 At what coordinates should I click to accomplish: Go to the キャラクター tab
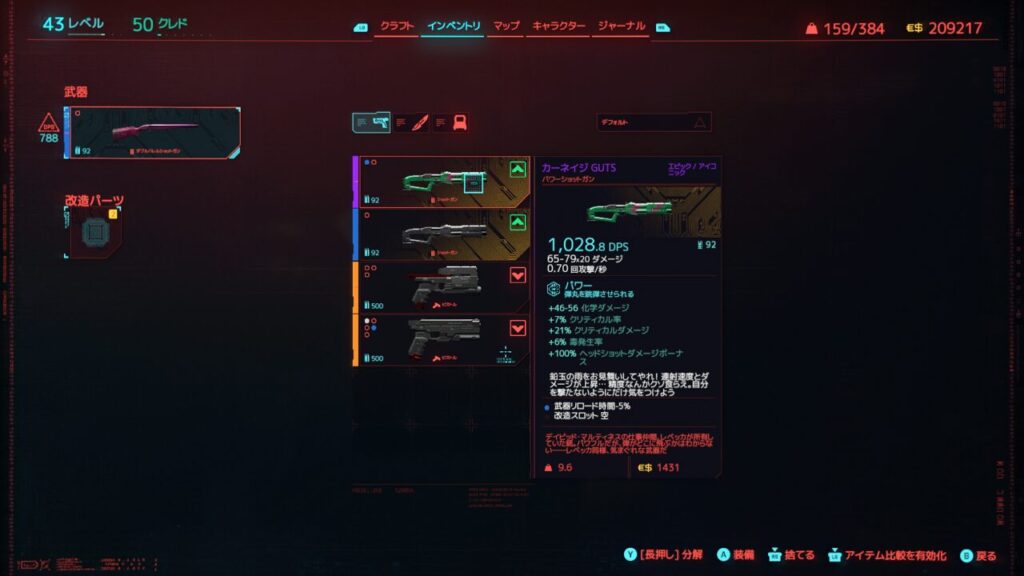click(559, 26)
